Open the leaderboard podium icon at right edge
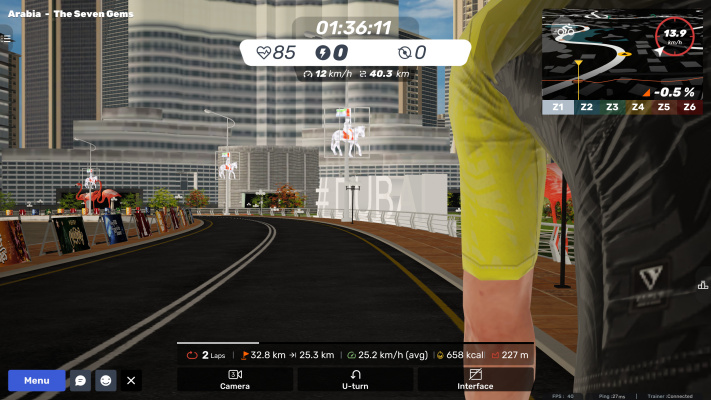 (x=702, y=286)
